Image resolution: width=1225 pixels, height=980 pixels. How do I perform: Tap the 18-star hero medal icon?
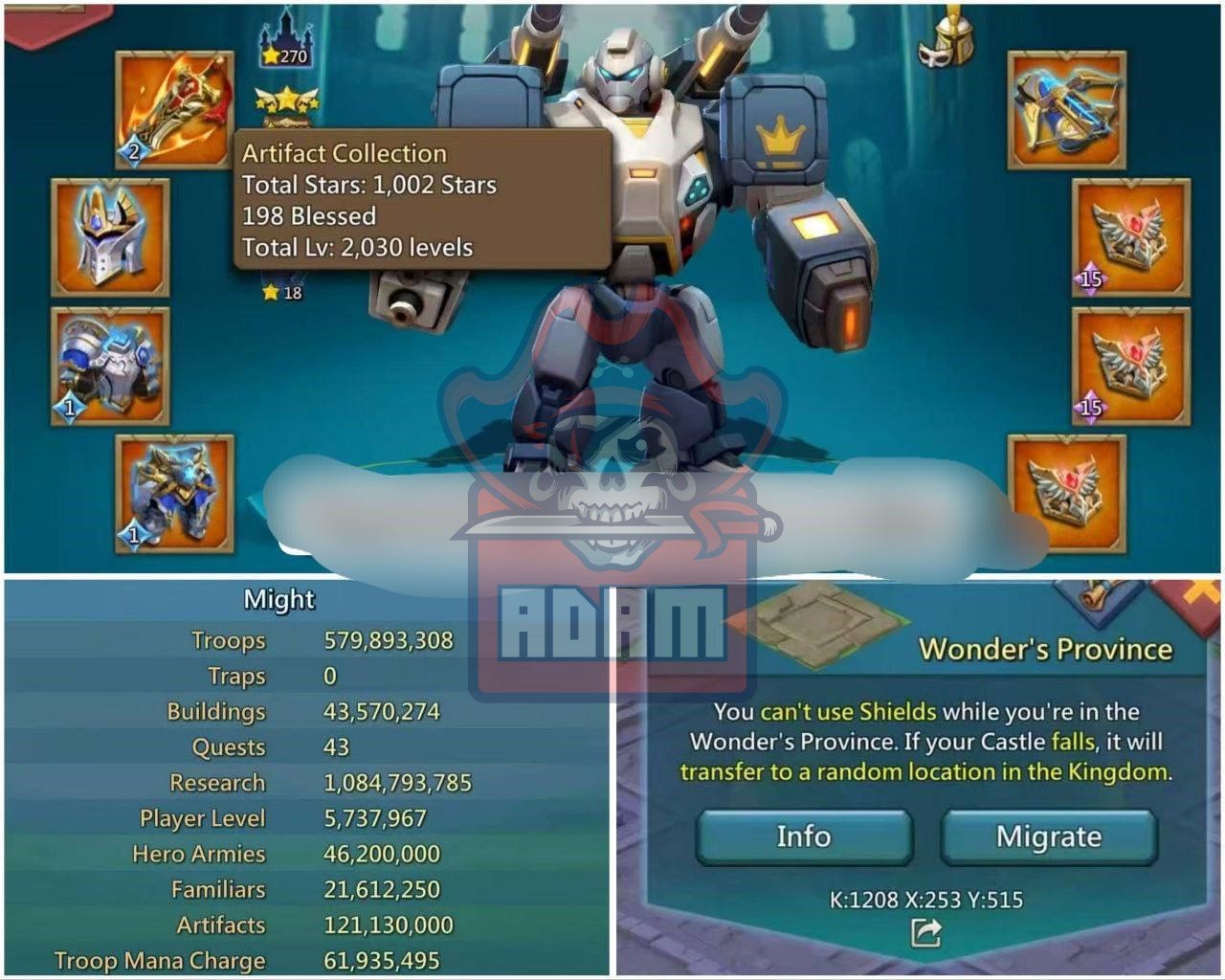point(278,293)
